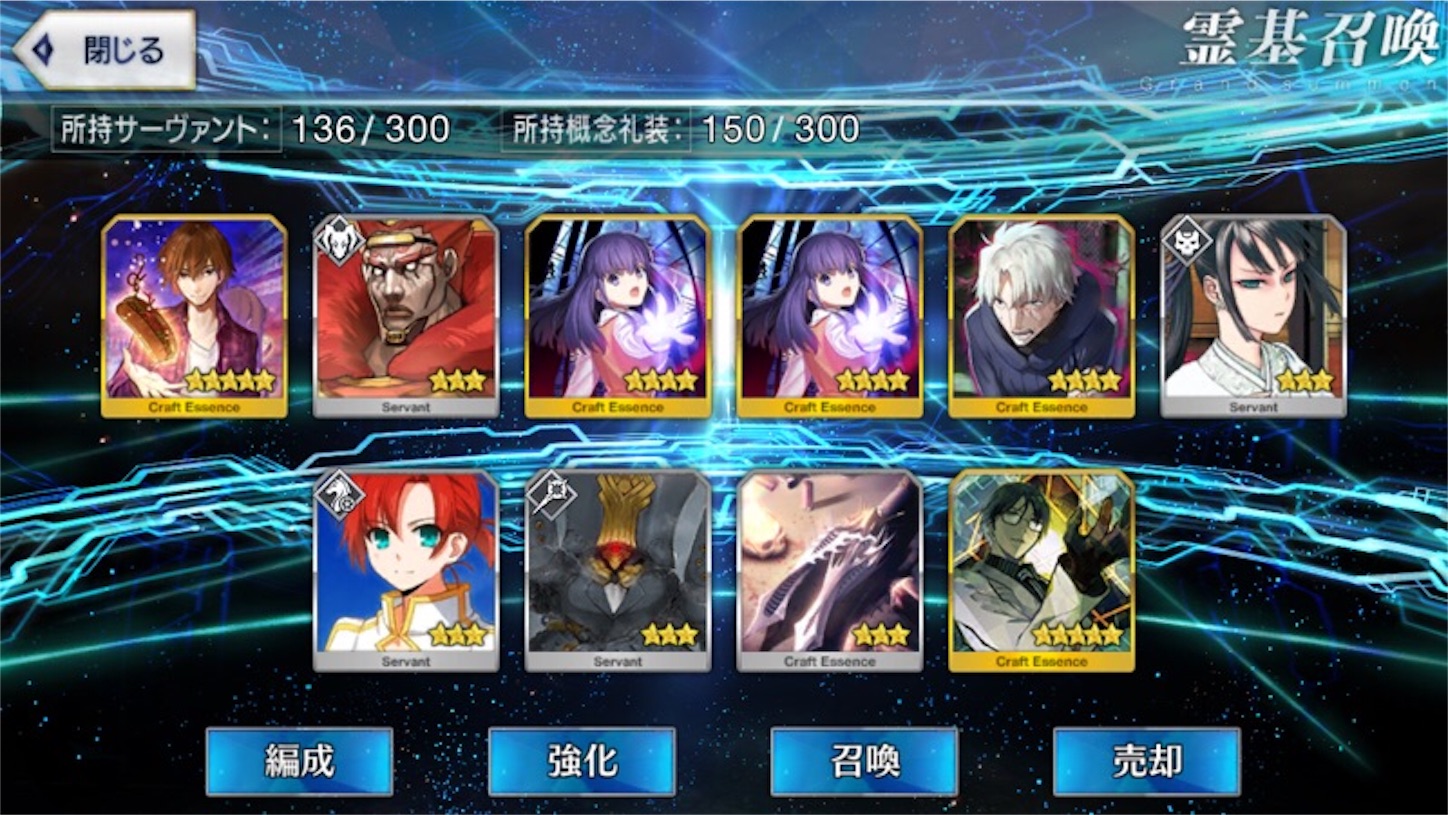Open the 5-star Craft Essence card top left
Viewport: 1448px width, 815px height.
[x=193, y=313]
